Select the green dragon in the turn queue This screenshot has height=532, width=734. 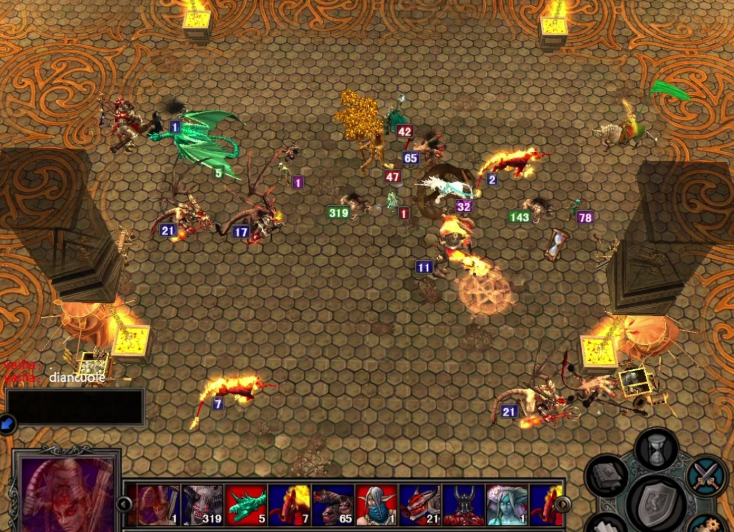(244, 506)
